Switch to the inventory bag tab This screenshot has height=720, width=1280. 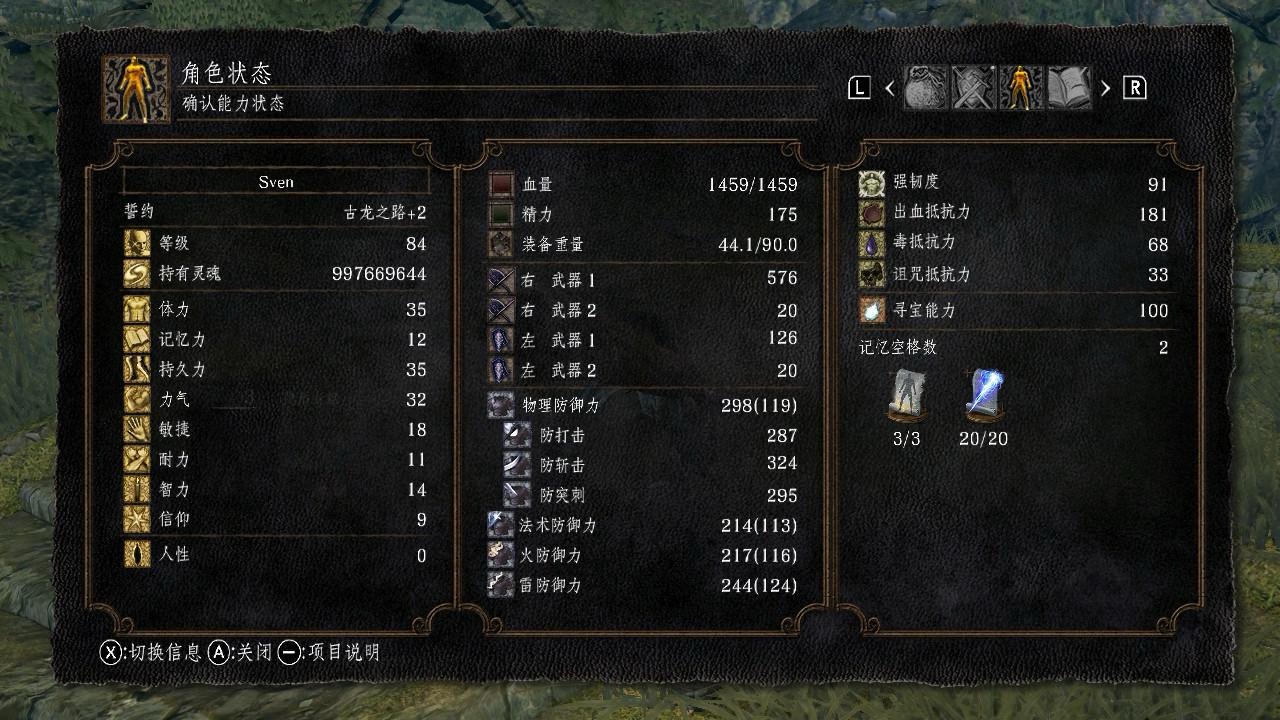pyautogui.click(x=925, y=88)
